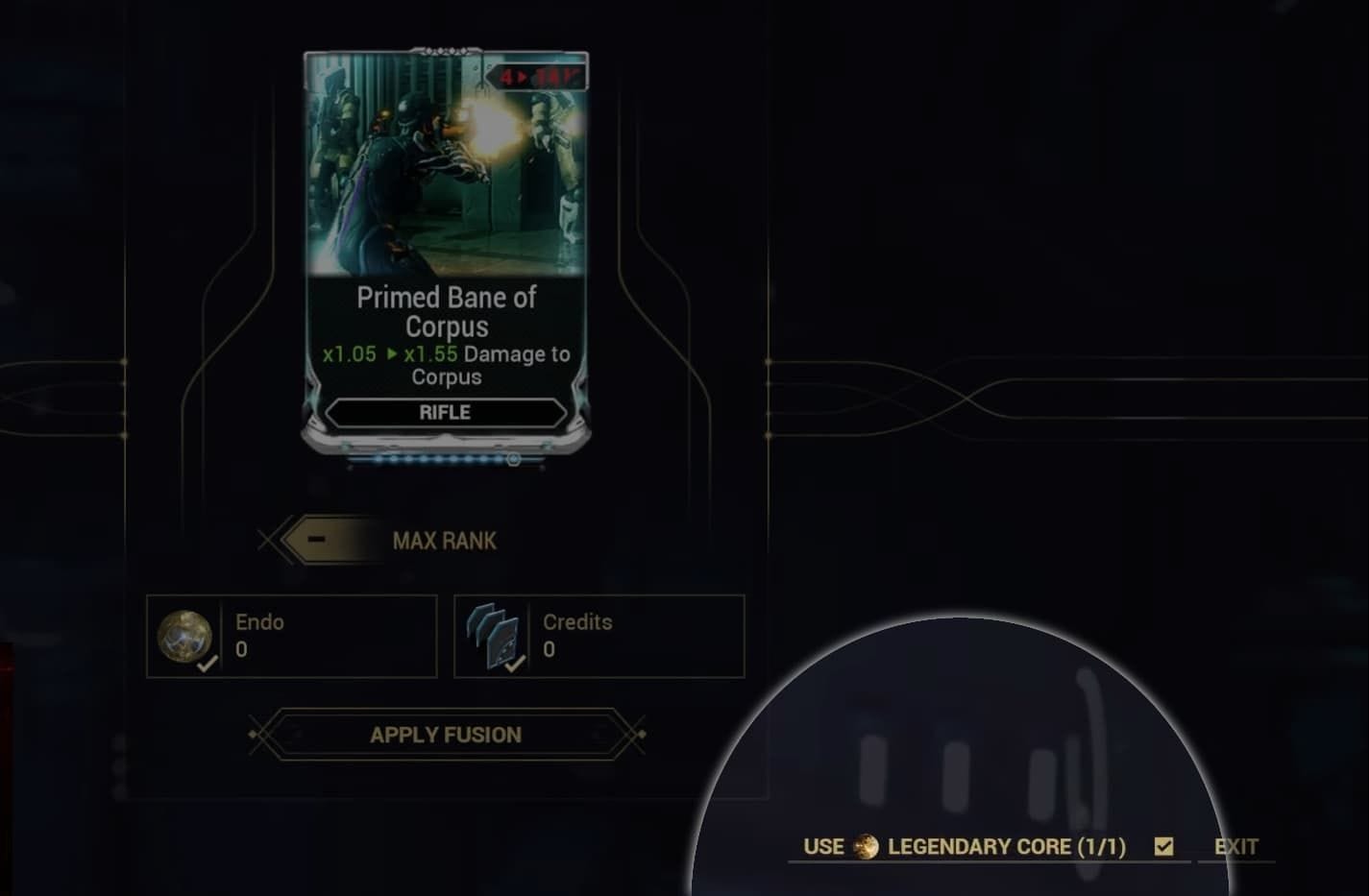
Task: Click the RIFLE compatibility badge
Action: pos(445,412)
